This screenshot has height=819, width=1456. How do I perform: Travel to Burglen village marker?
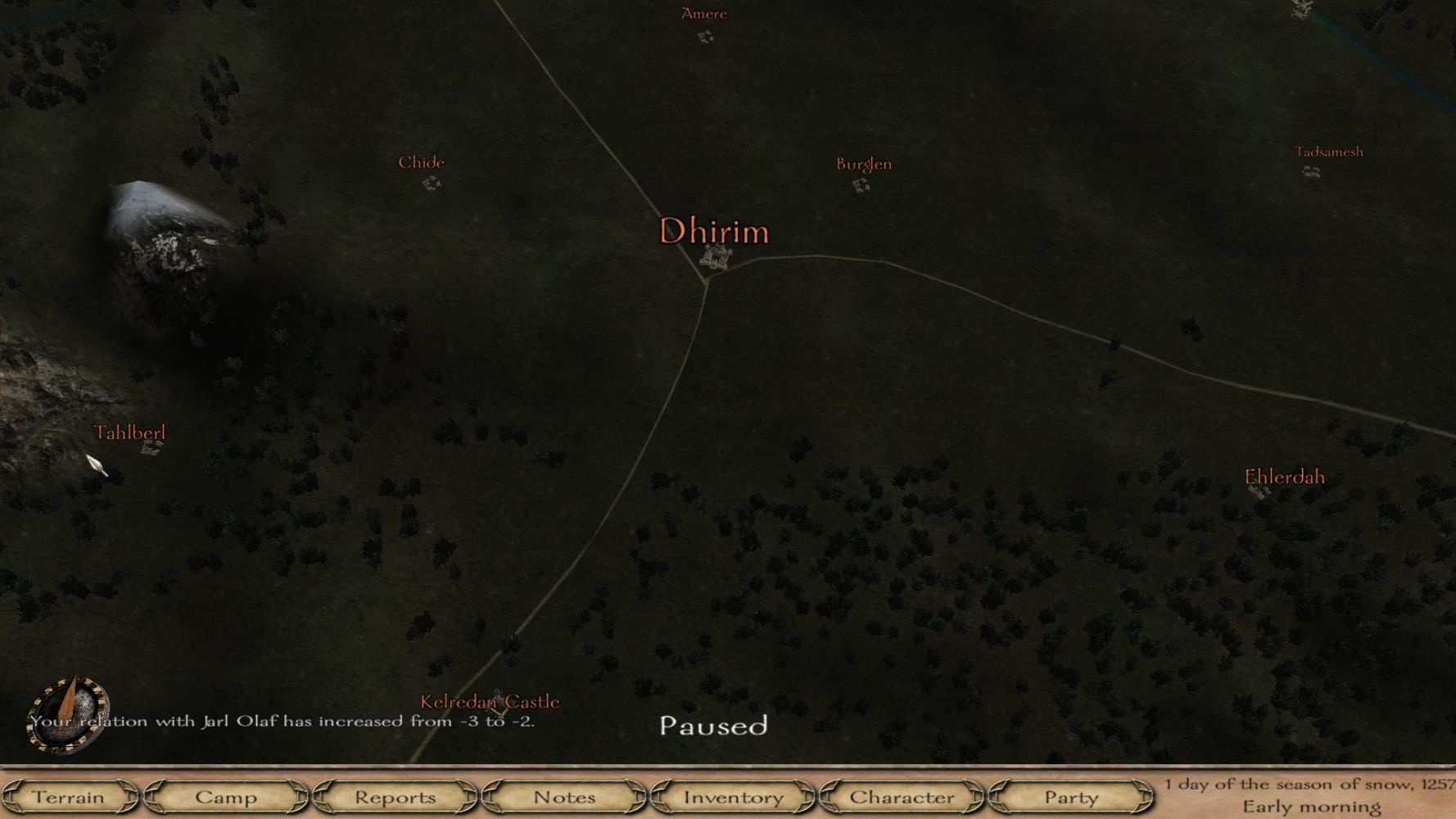861,185
